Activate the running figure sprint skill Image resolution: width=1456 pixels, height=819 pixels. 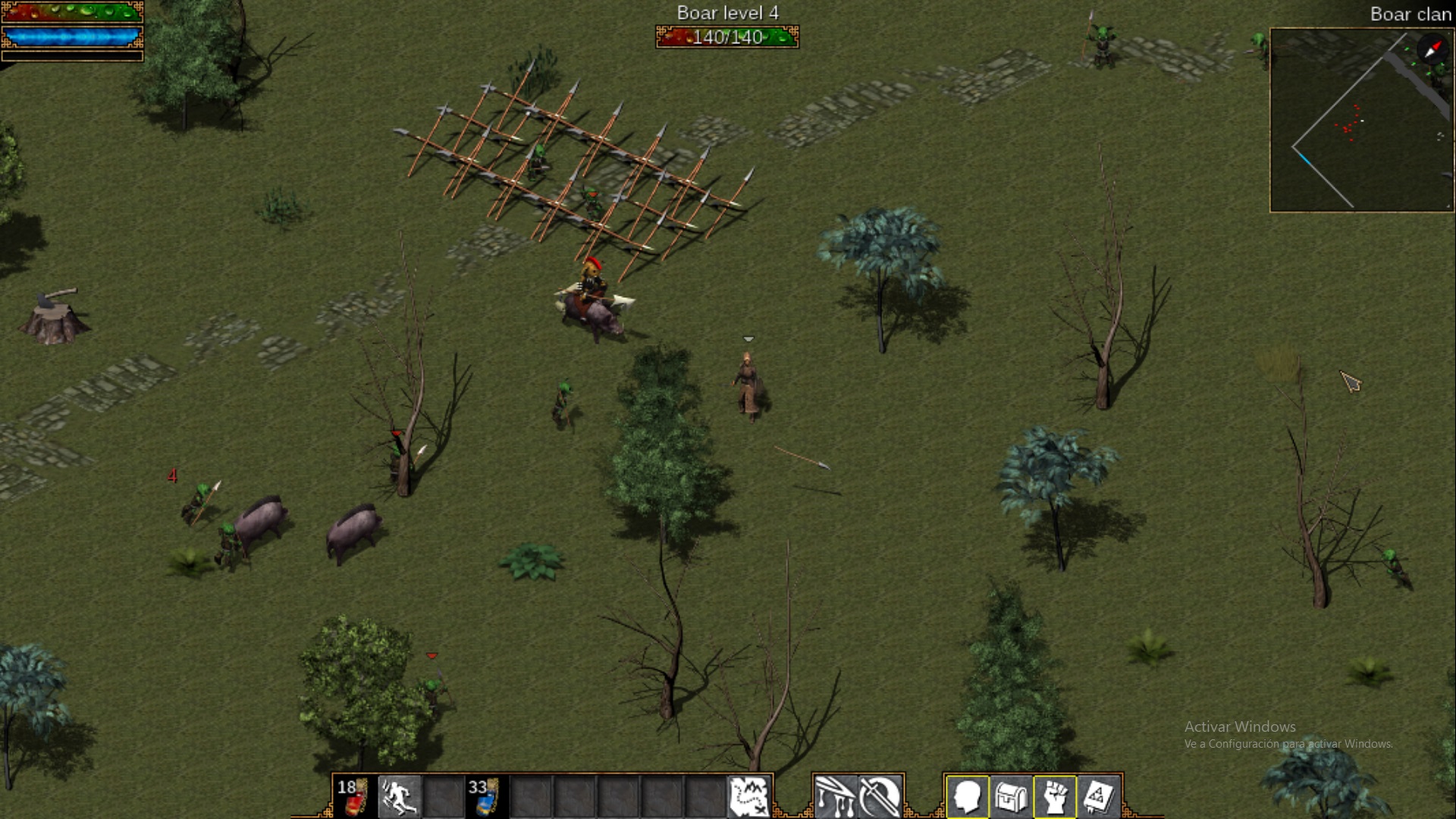tap(398, 796)
